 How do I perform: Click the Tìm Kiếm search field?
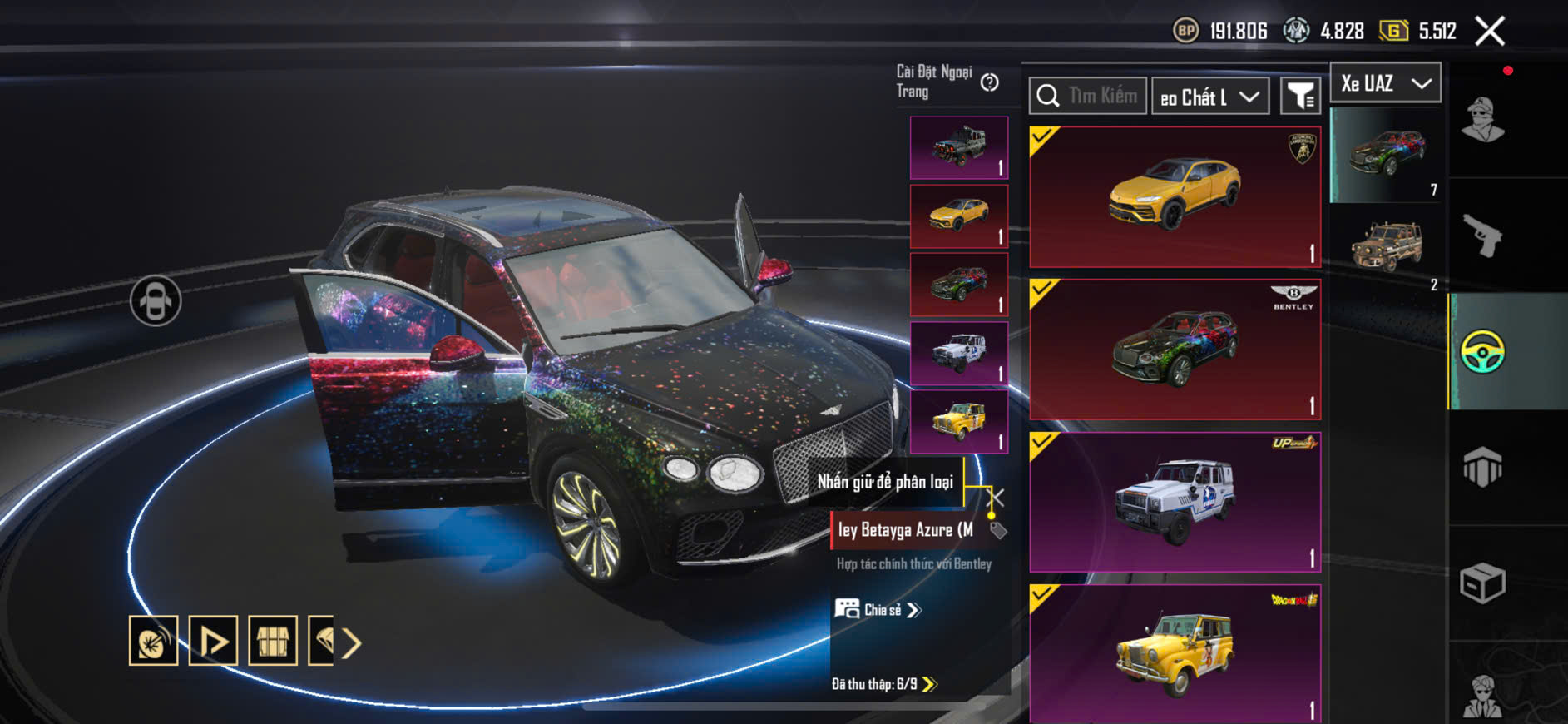point(1088,97)
